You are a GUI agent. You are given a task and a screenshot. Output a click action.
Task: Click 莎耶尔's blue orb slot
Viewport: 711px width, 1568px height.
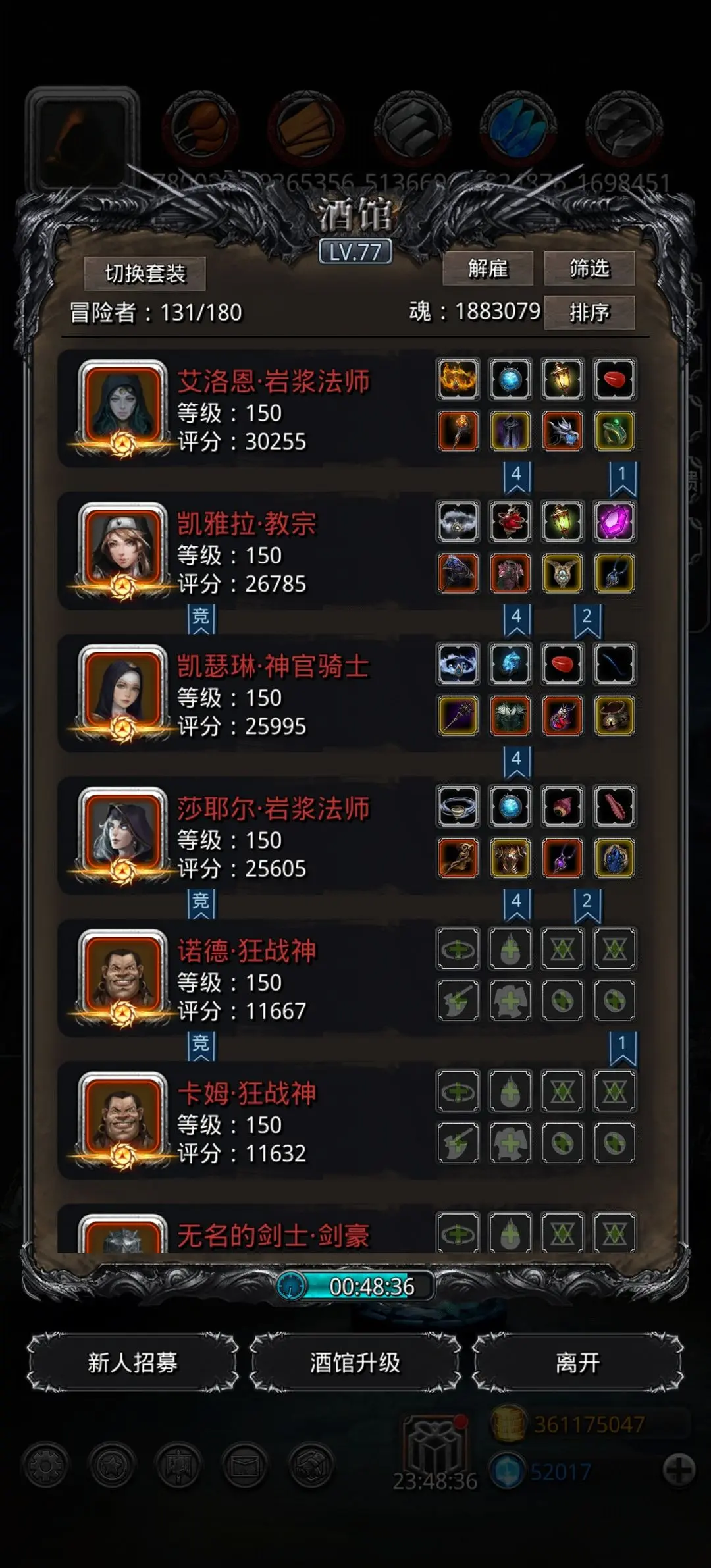pyautogui.click(x=510, y=806)
